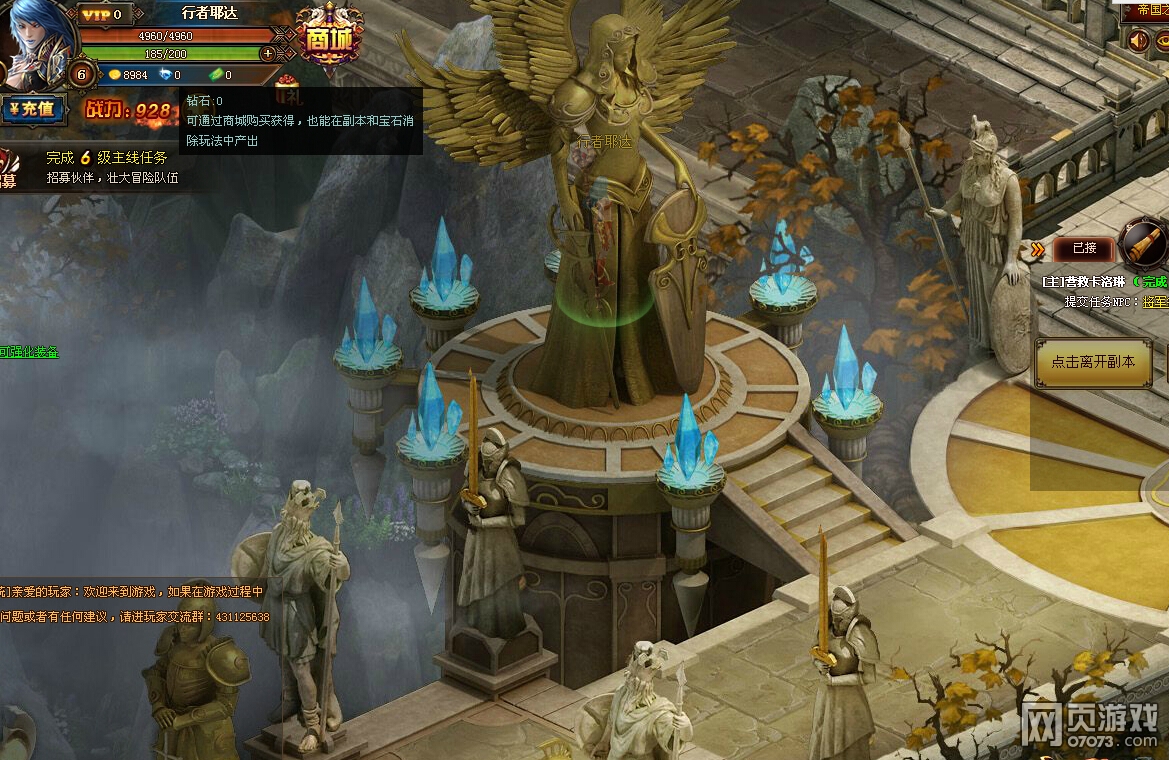This screenshot has width=1169, height=760.
Task: Click the 点击离开副本 leave dungeon button
Action: click(1092, 362)
